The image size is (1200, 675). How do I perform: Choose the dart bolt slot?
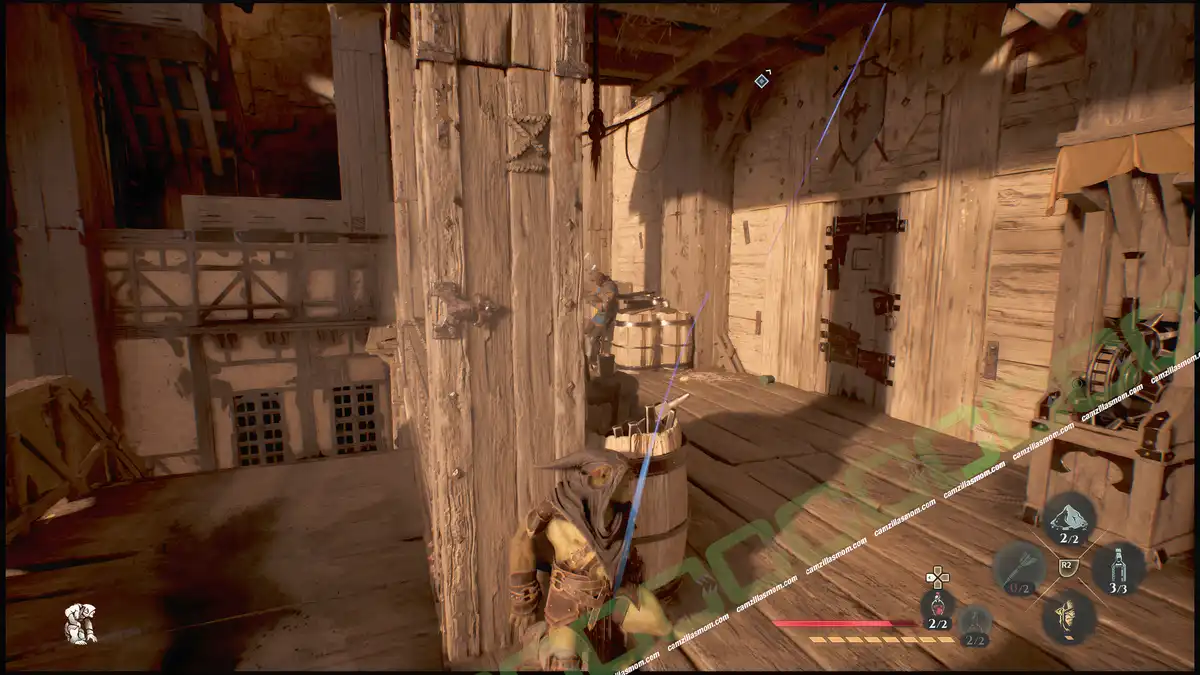(1018, 569)
